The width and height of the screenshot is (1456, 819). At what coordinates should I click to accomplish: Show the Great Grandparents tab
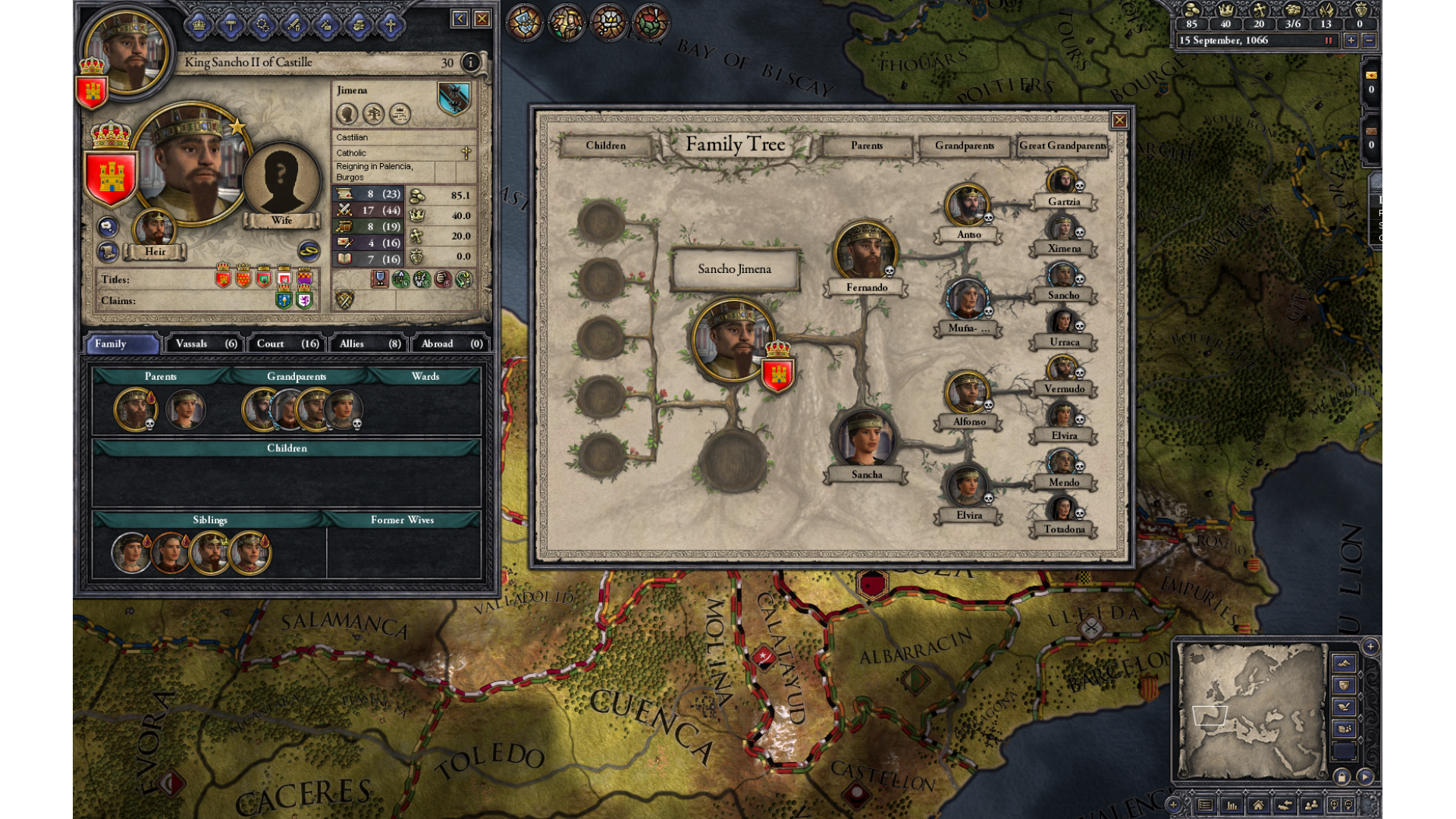point(1062,146)
